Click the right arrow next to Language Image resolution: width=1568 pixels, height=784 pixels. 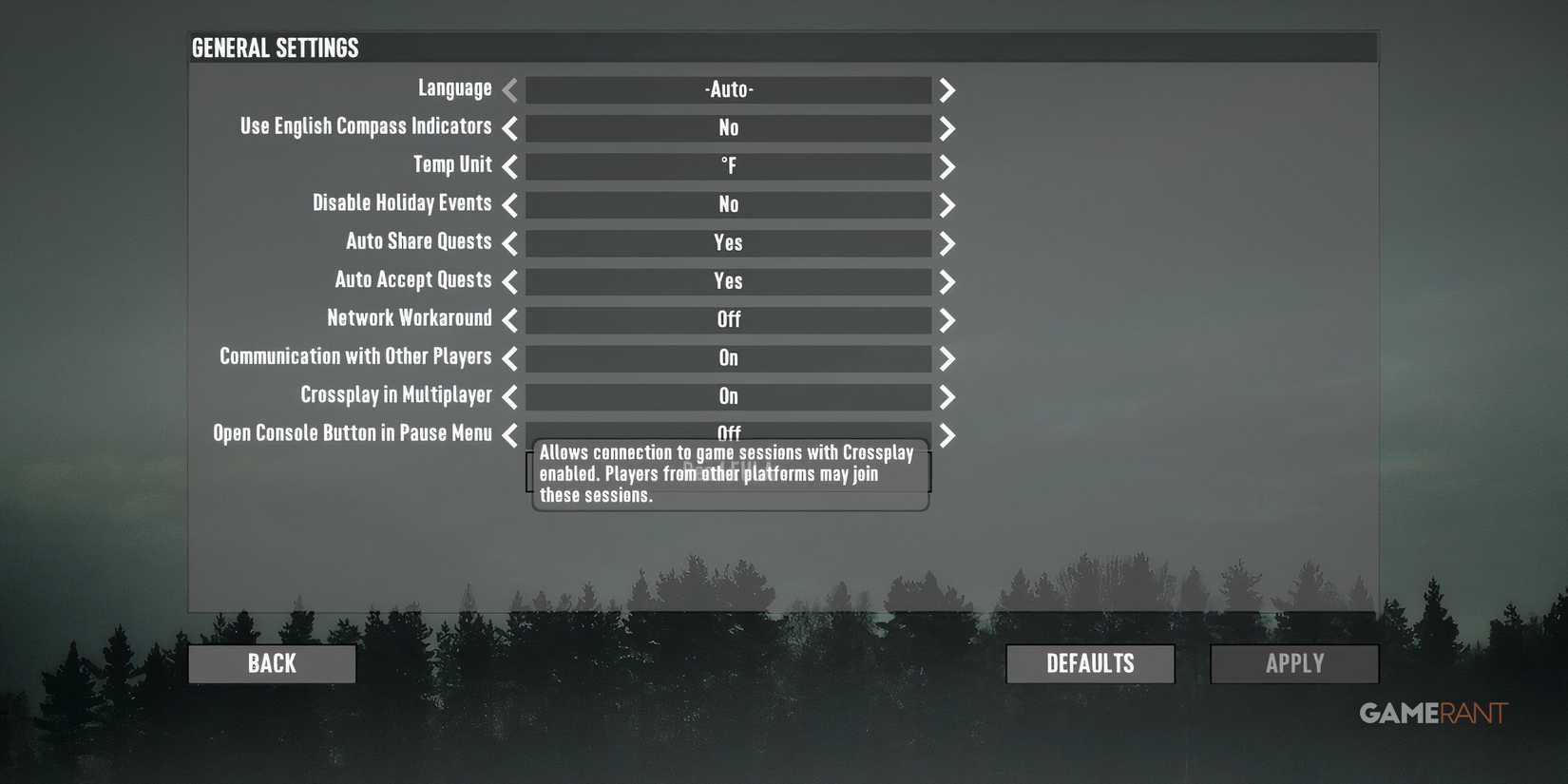click(947, 89)
